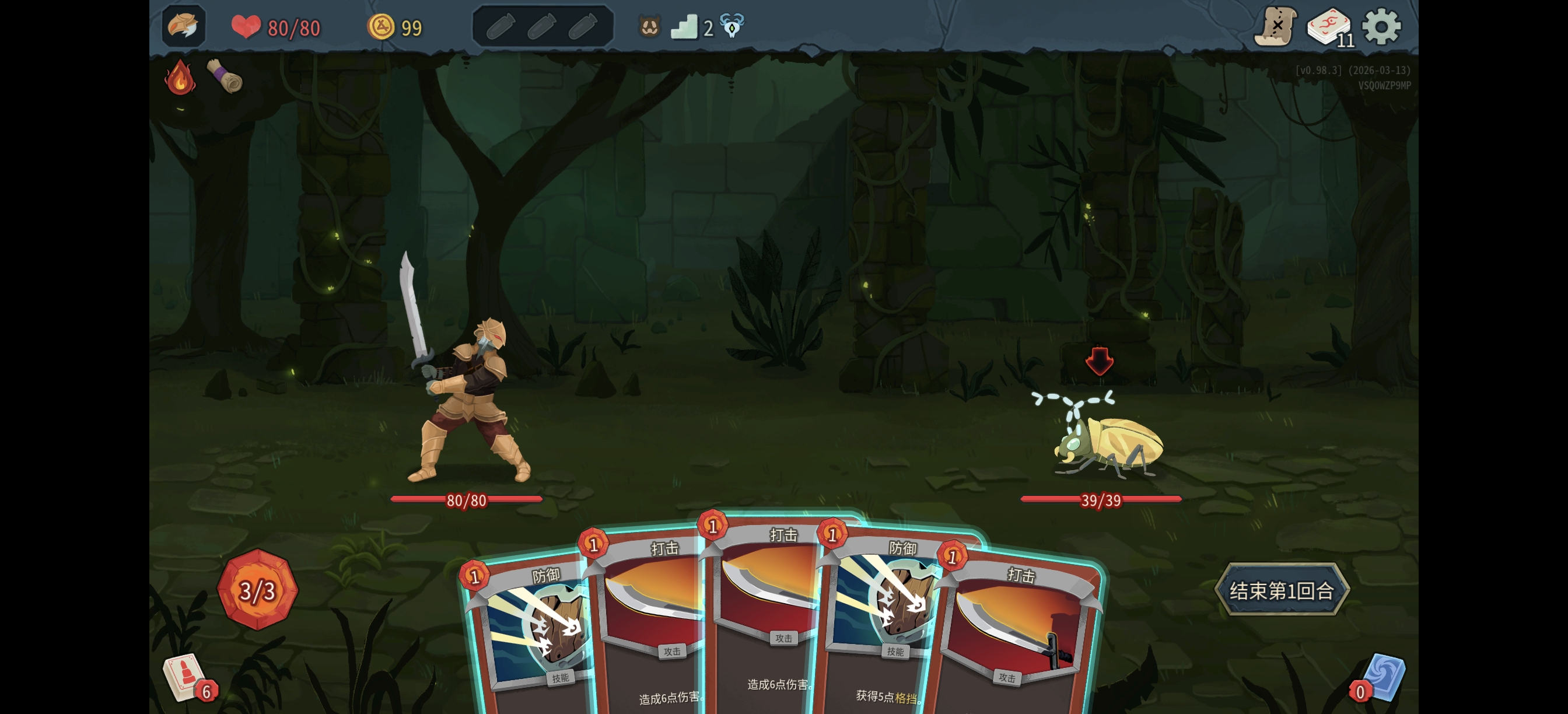Inspect the flame relic icon
Viewport: 1568px width, 714px height.
click(180, 78)
